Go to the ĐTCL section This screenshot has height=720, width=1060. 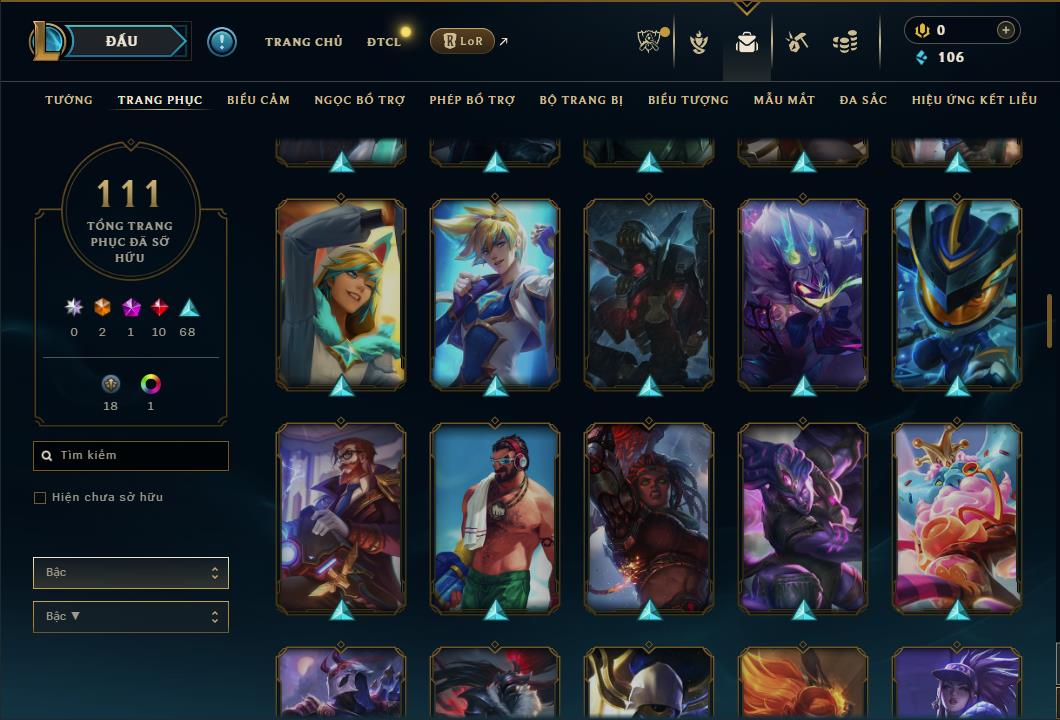tap(384, 42)
